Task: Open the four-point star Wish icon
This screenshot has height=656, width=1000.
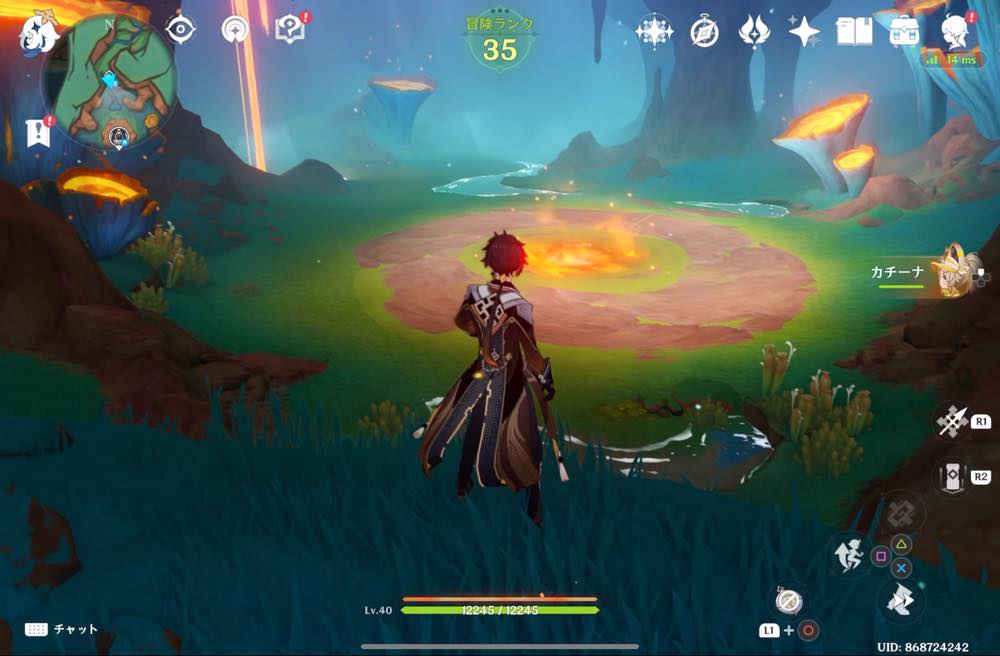Action: 804,32
